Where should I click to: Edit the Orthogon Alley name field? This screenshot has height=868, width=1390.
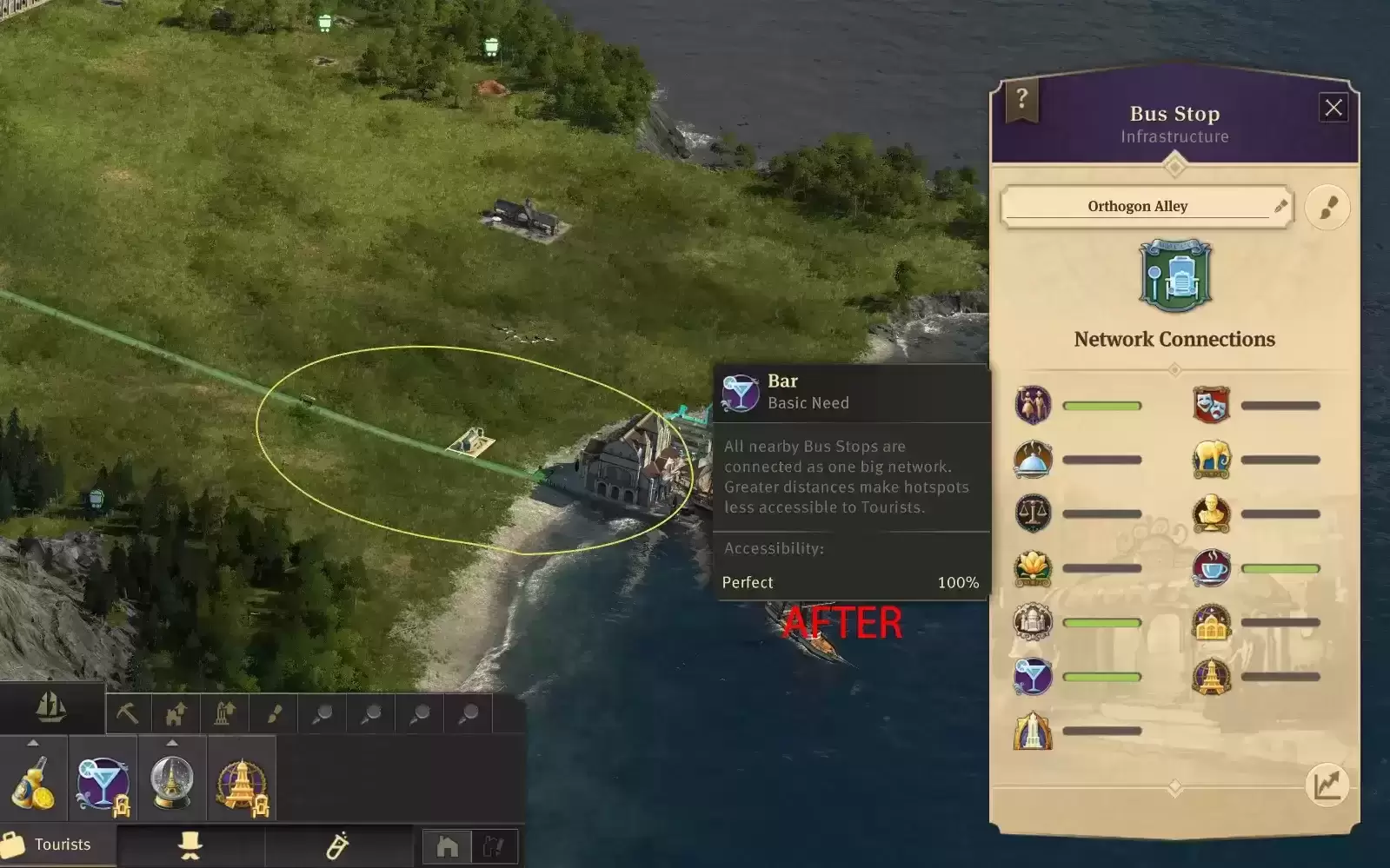click(x=1137, y=207)
